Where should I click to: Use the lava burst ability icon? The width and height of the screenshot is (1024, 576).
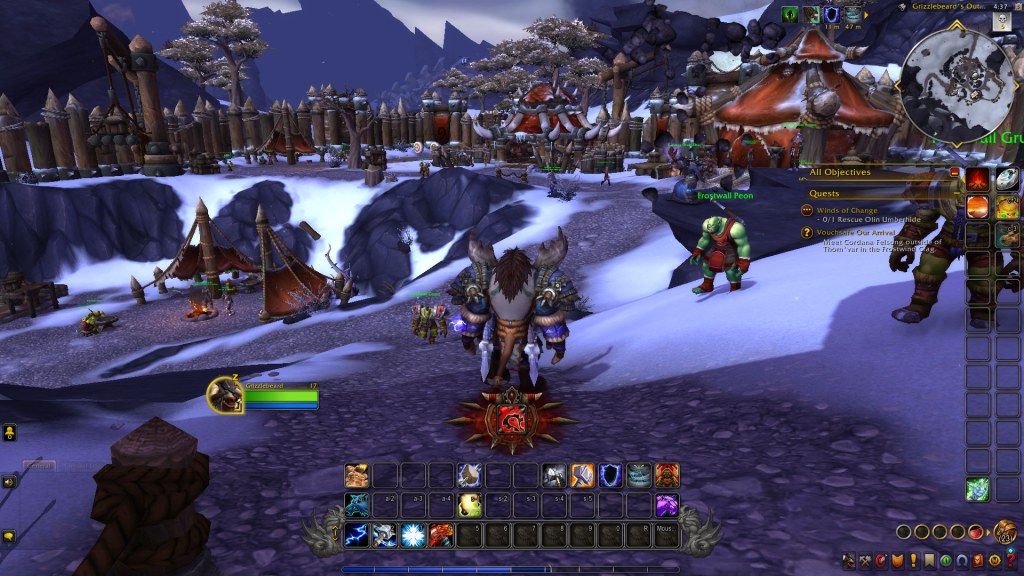point(441,535)
